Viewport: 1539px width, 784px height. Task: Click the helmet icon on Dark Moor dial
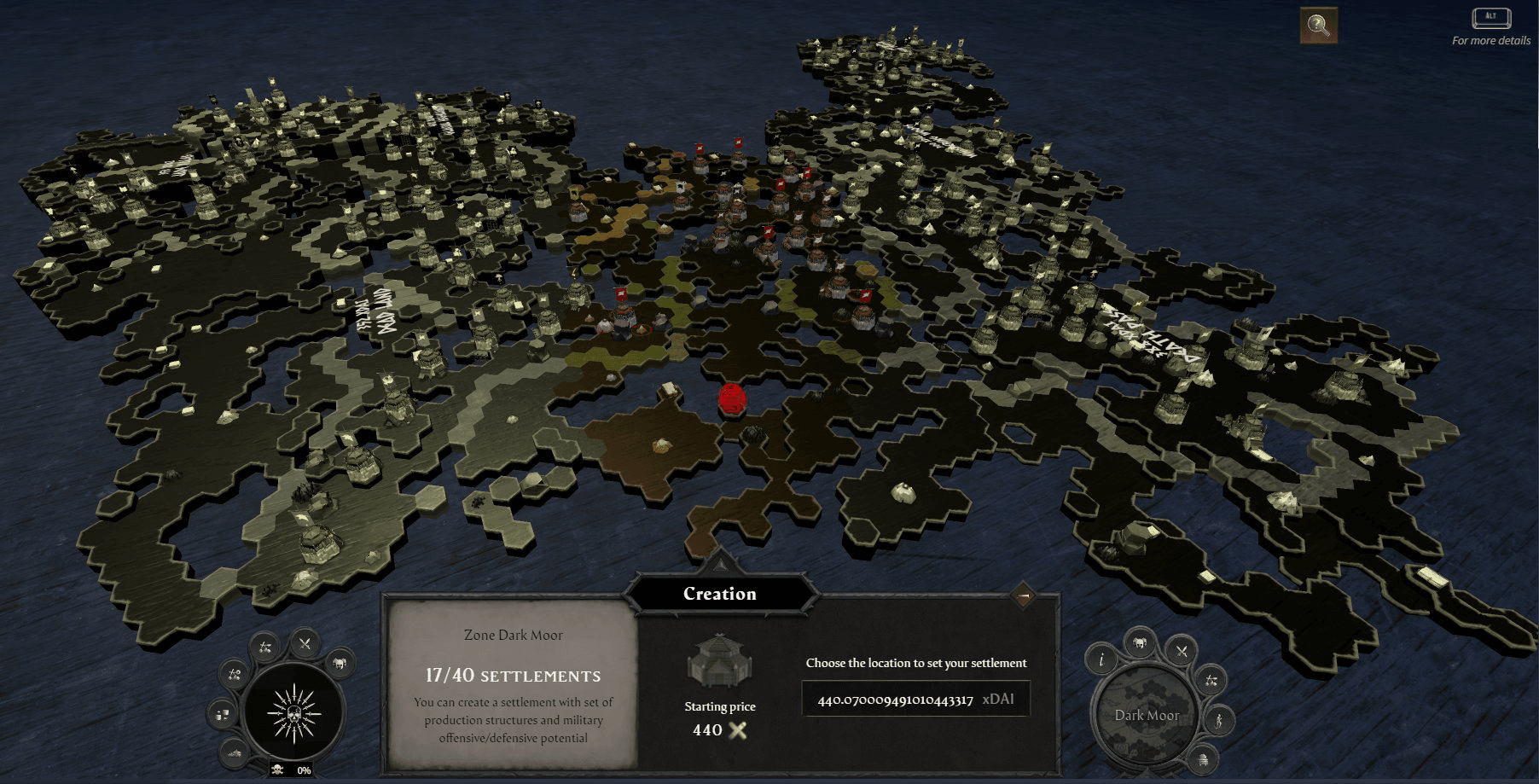click(x=1141, y=642)
